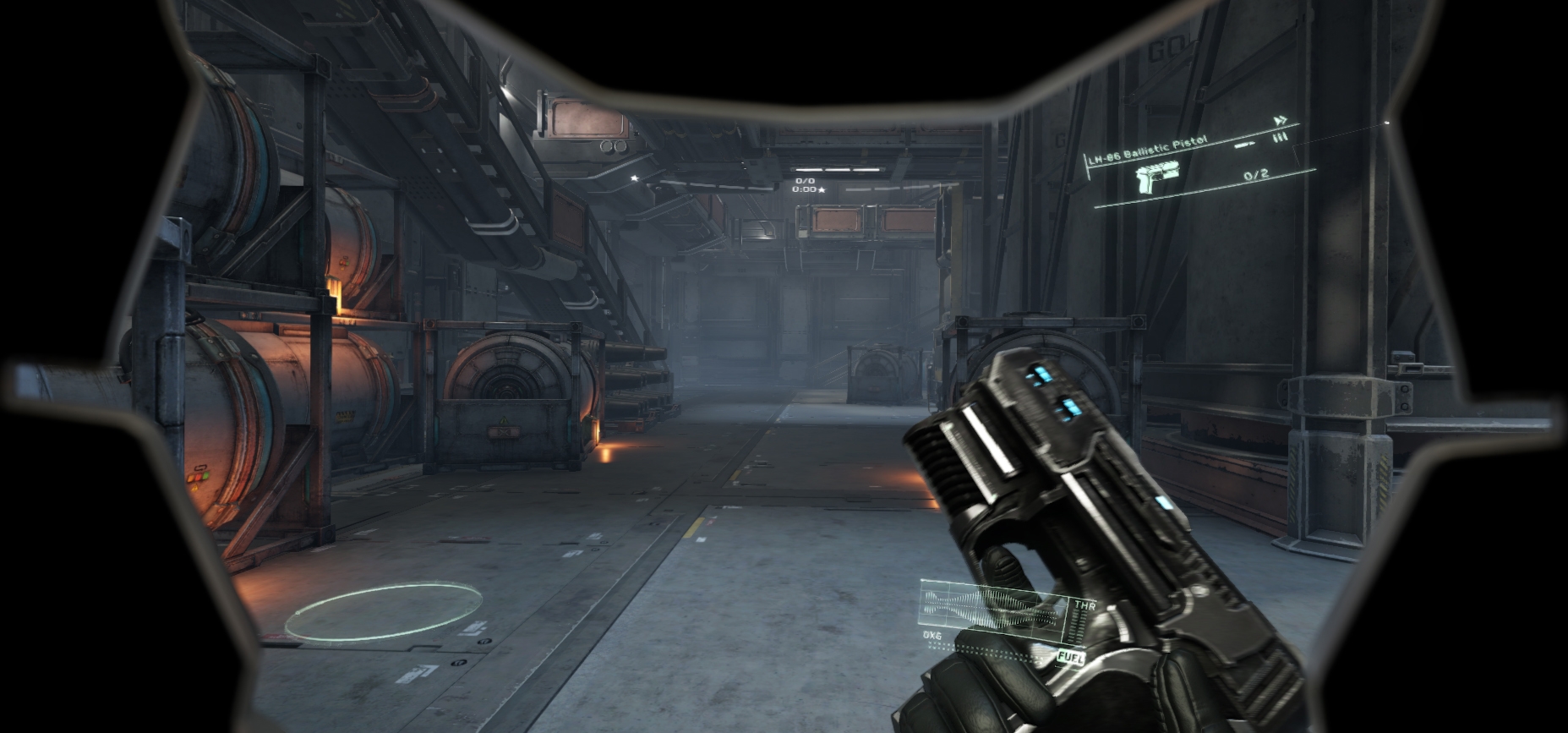Screen dimensions: 1568x733
Task: Select the LH-86 pistol icon on the HUD
Action: point(1157,178)
